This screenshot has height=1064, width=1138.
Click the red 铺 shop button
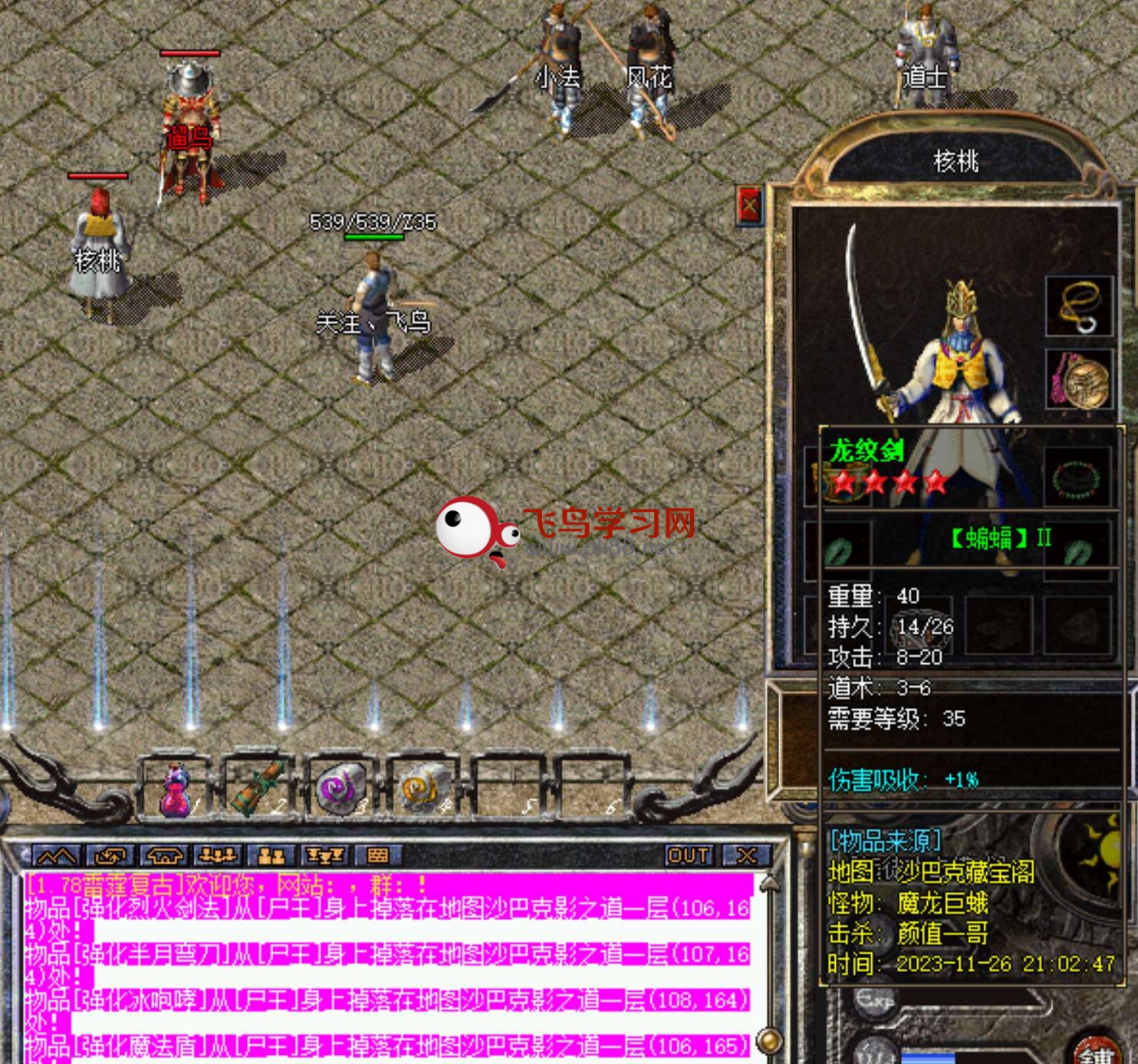coord(1097,1053)
